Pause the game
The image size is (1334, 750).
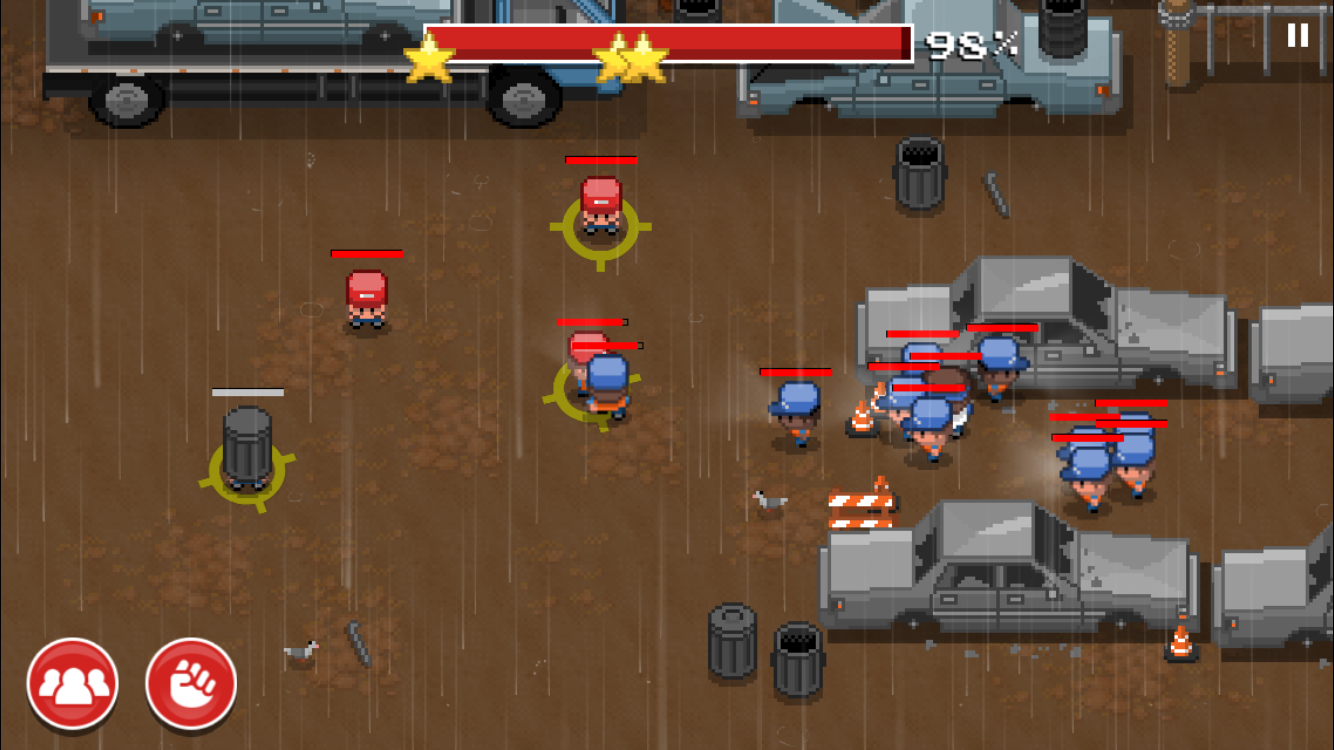coord(1297,36)
